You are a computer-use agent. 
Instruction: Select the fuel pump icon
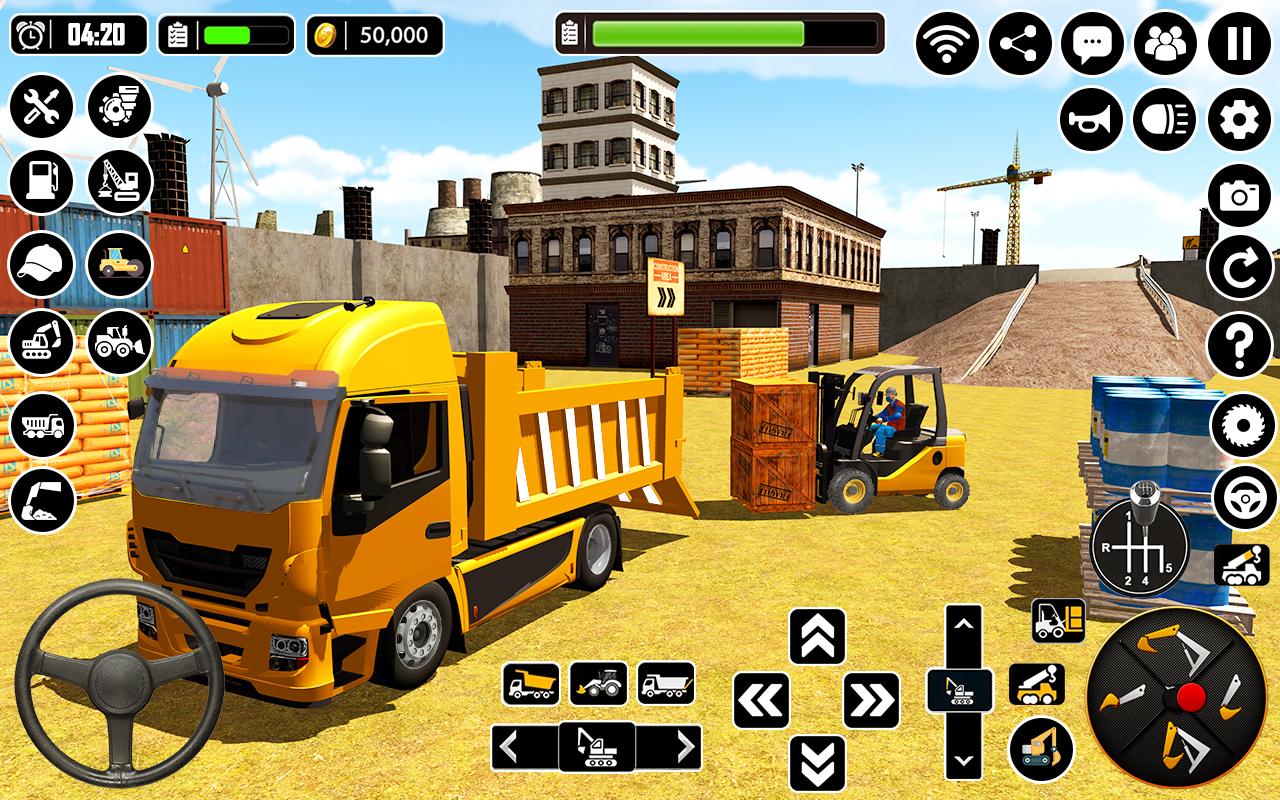pyautogui.click(x=42, y=182)
